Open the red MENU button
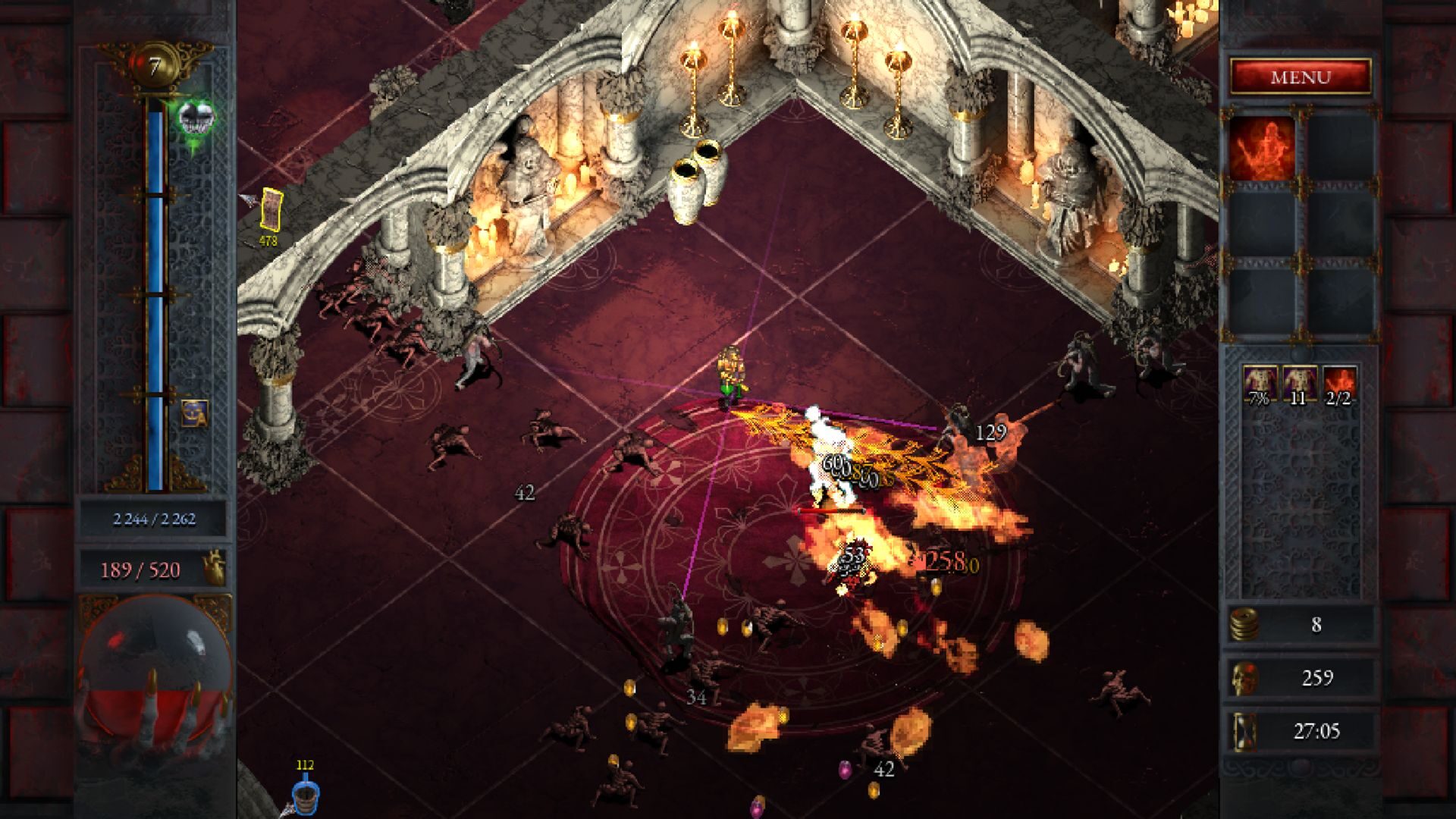 coord(1301,77)
